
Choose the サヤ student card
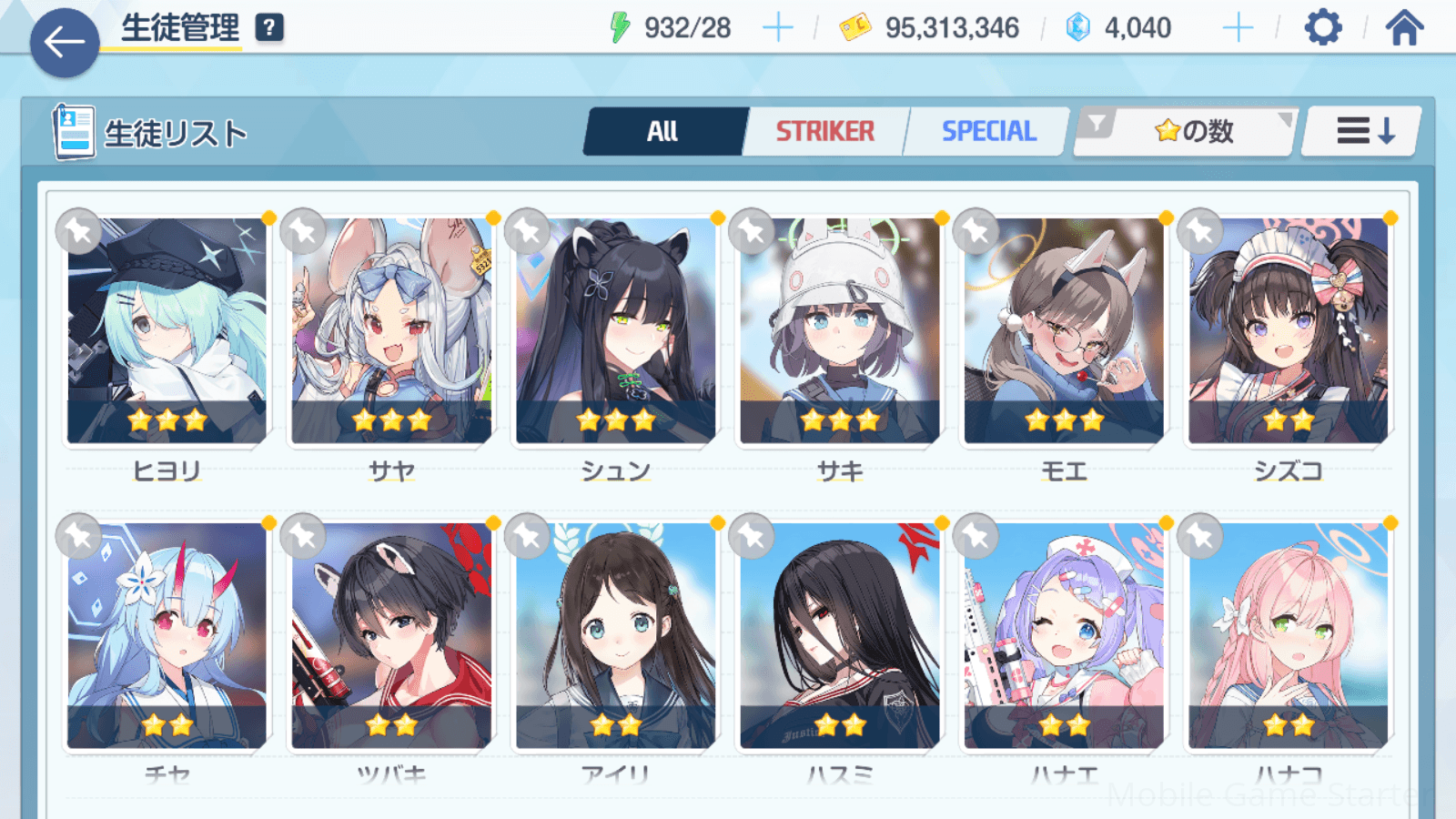click(x=391, y=329)
